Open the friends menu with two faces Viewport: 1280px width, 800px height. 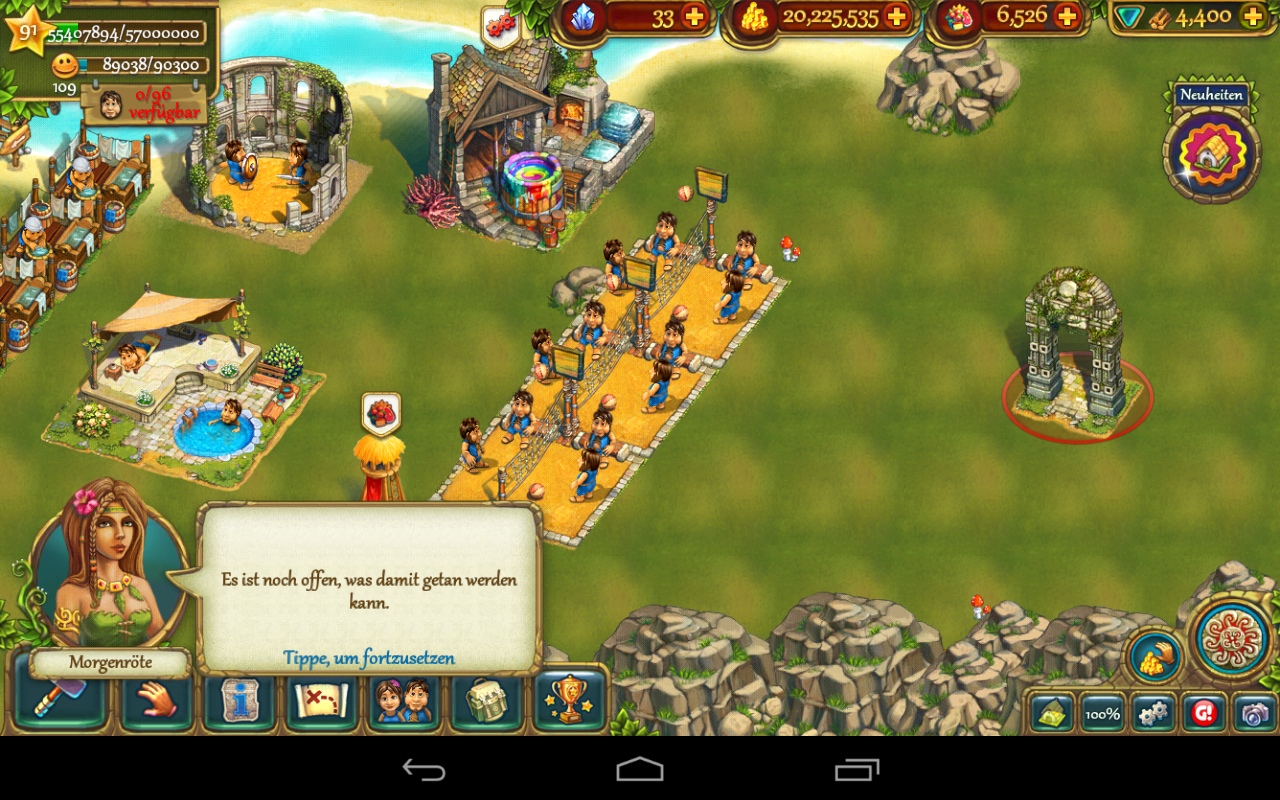click(404, 700)
